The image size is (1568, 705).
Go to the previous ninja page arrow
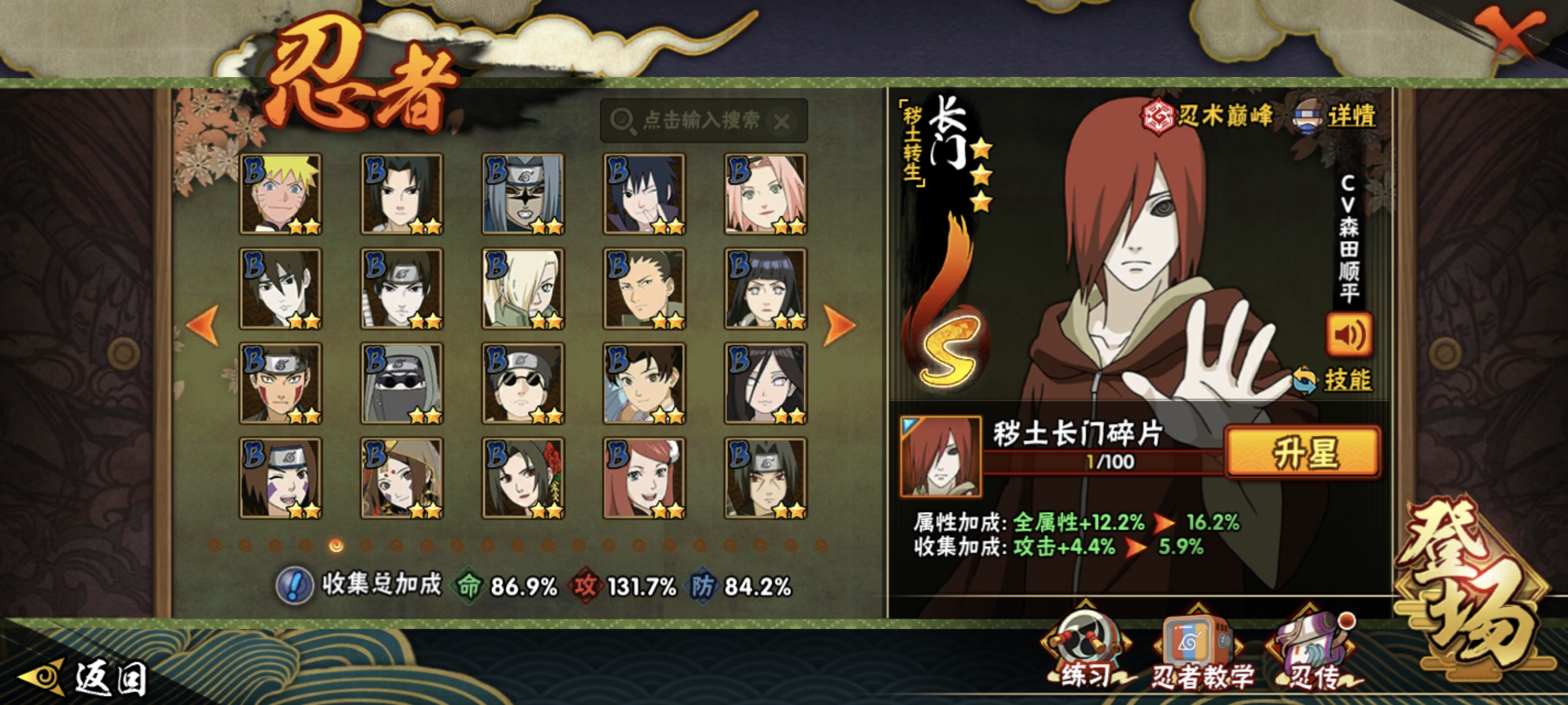[x=204, y=325]
